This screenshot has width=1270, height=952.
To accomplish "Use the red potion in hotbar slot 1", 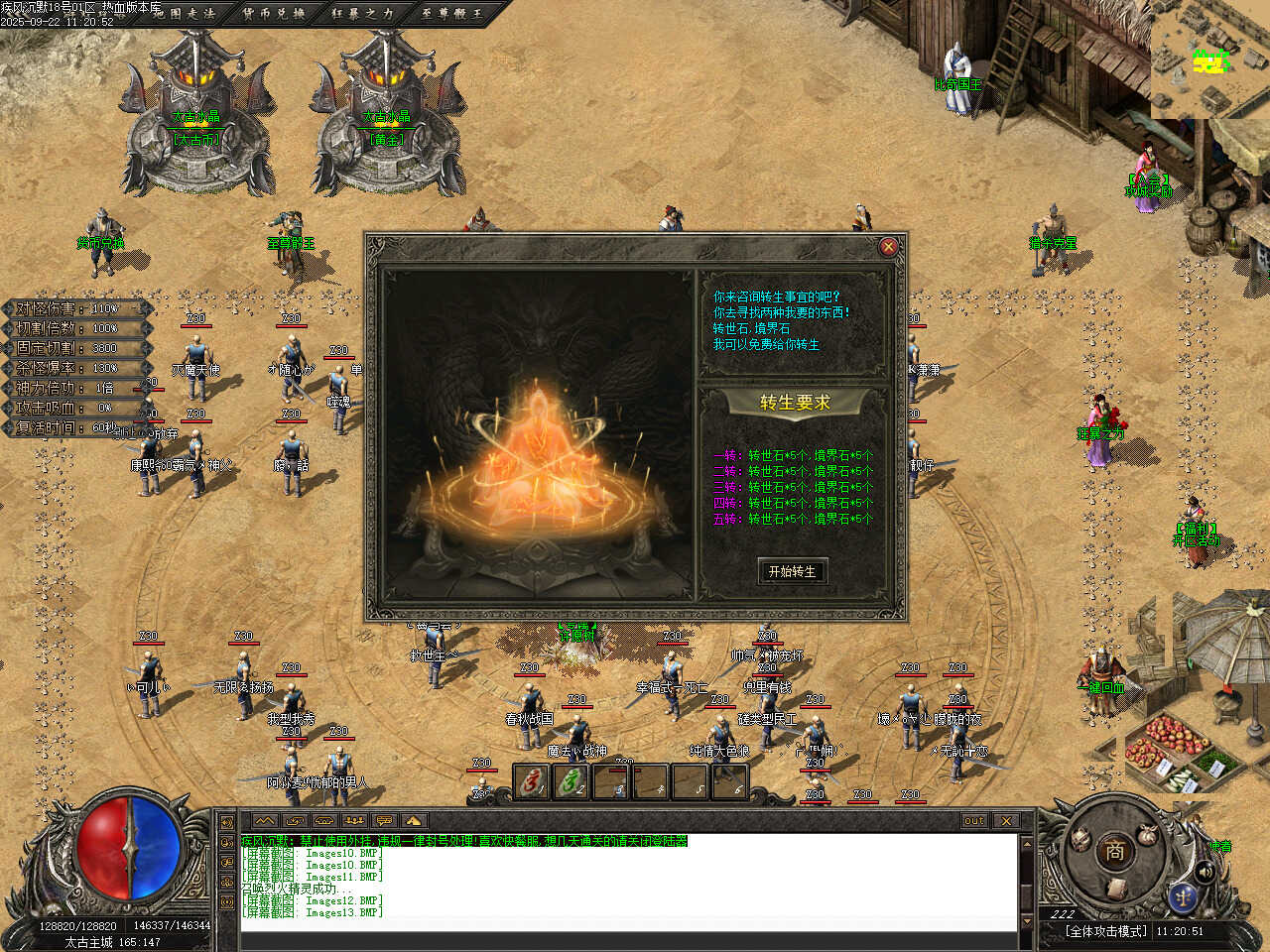I will [532, 782].
